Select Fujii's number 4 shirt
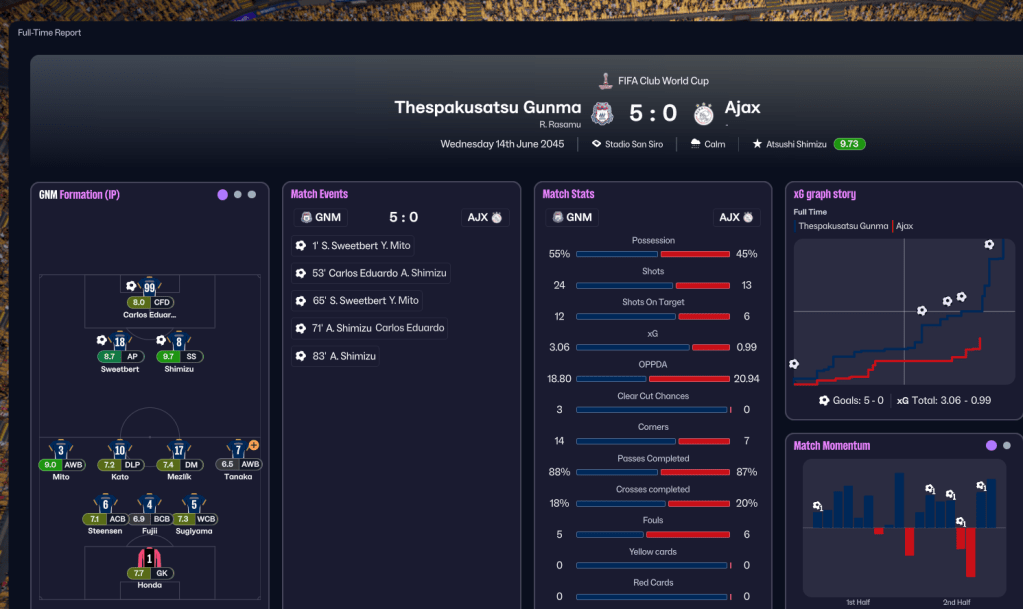 149,505
